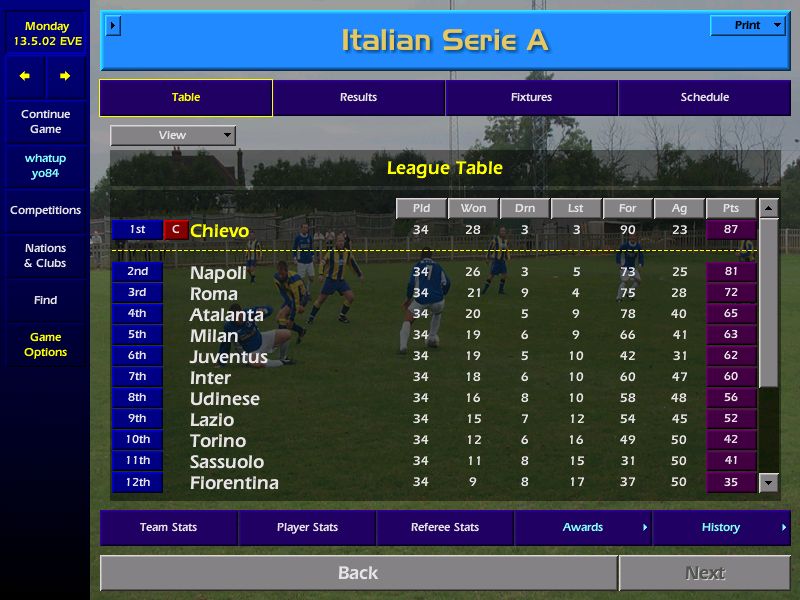The width and height of the screenshot is (800, 600).
Task: Expand the Awards menu
Action: (x=583, y=528)
